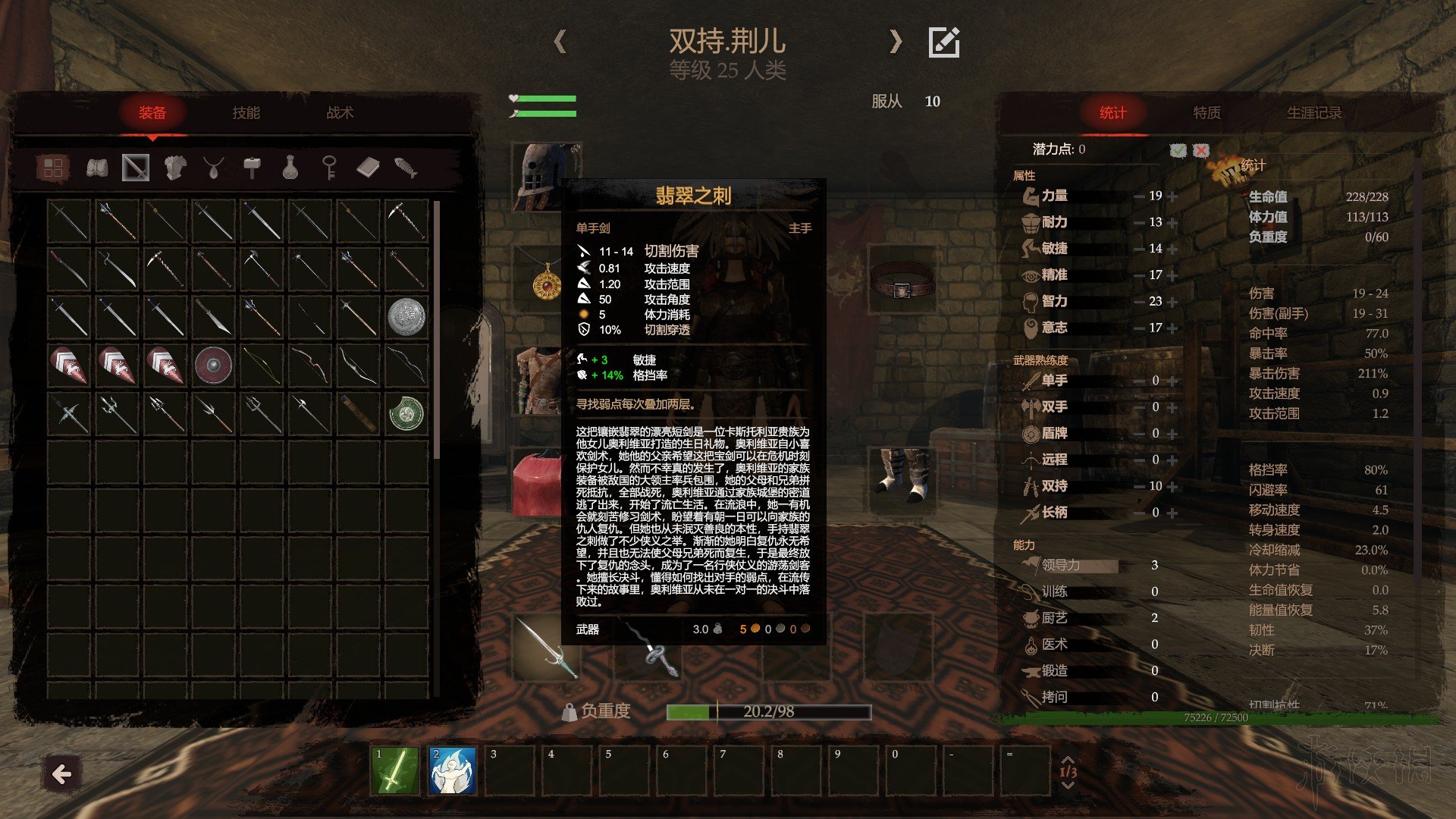Viewport: 1456px width, 819px height.
Task: Open the 战术 tab
Action: [x=340, y=113]
